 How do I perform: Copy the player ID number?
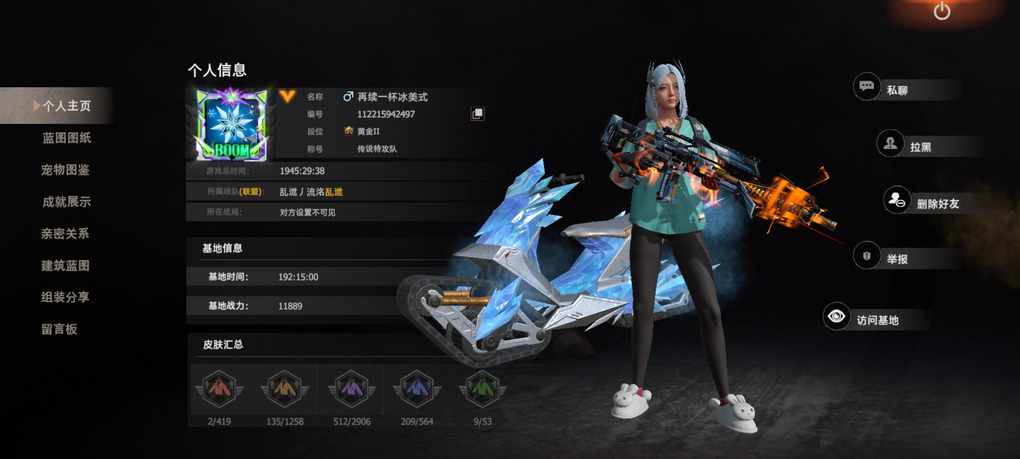[478, 114]
